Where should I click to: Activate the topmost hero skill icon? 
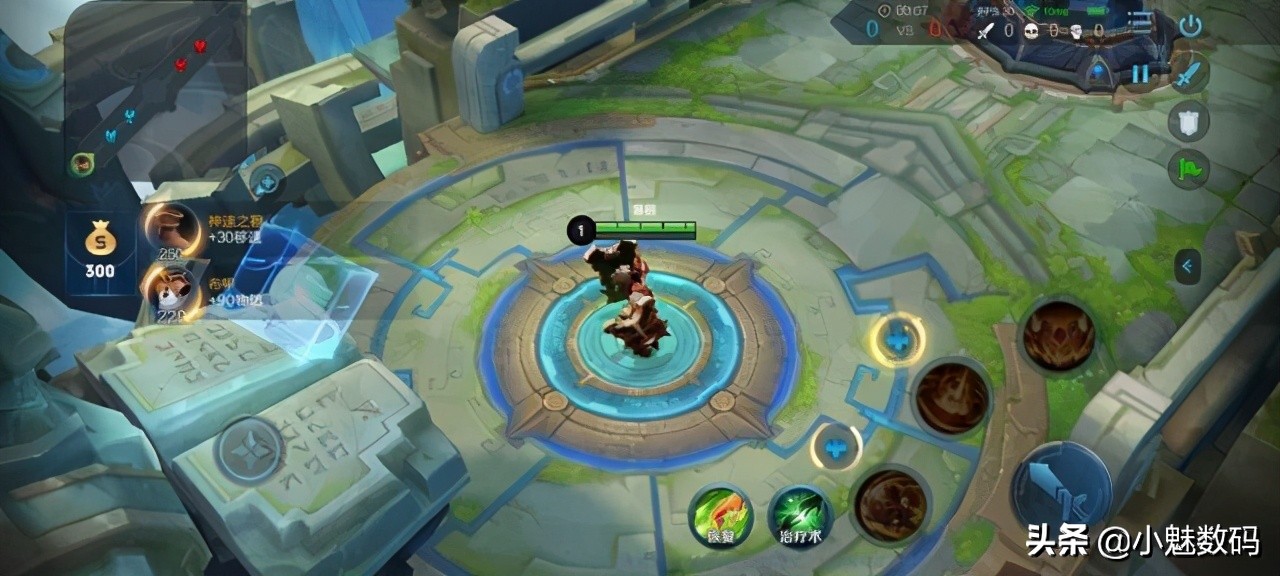click(1058, 335)
